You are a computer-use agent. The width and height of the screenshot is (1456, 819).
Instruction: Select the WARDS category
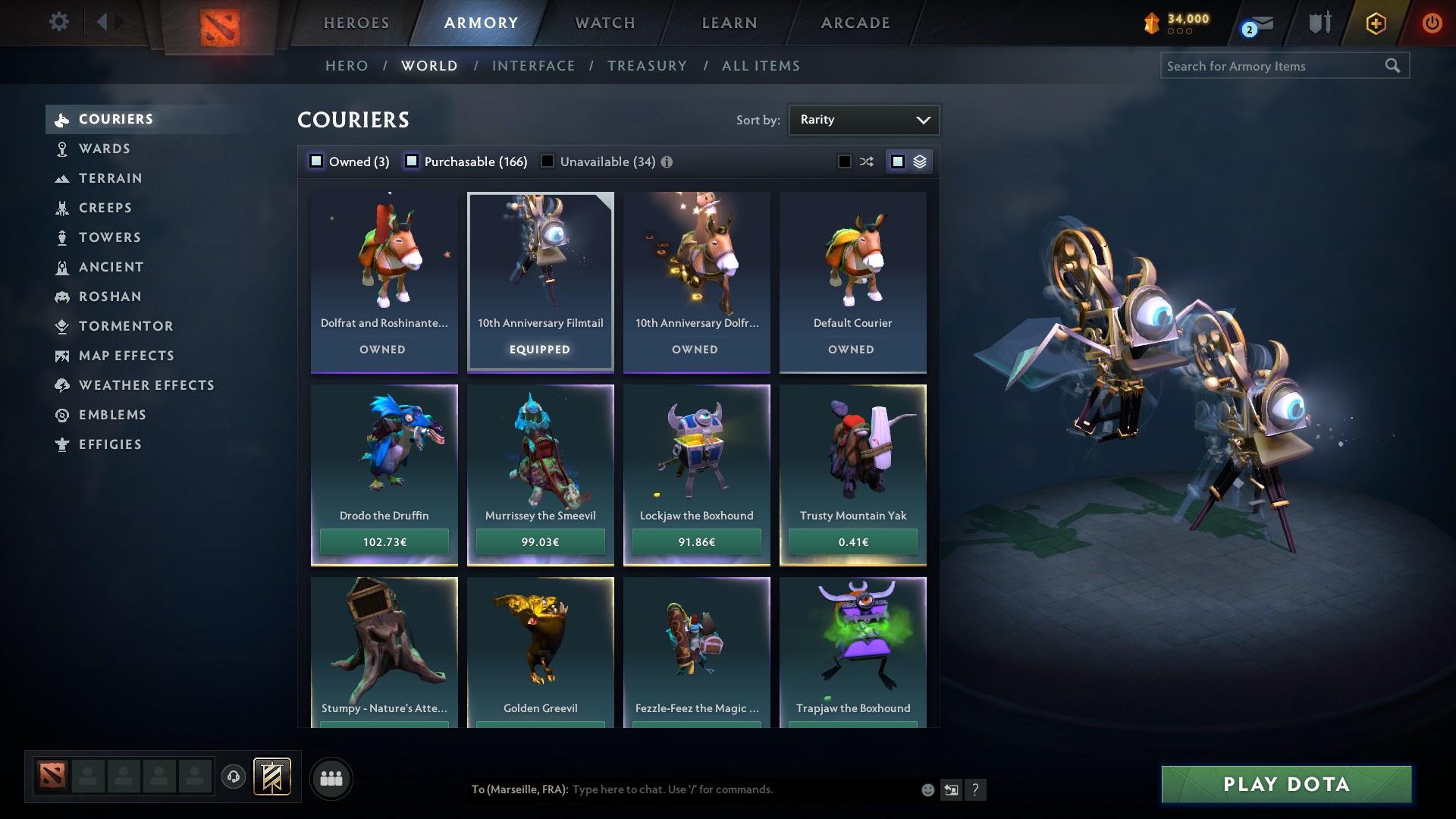[x=104, y=149]
